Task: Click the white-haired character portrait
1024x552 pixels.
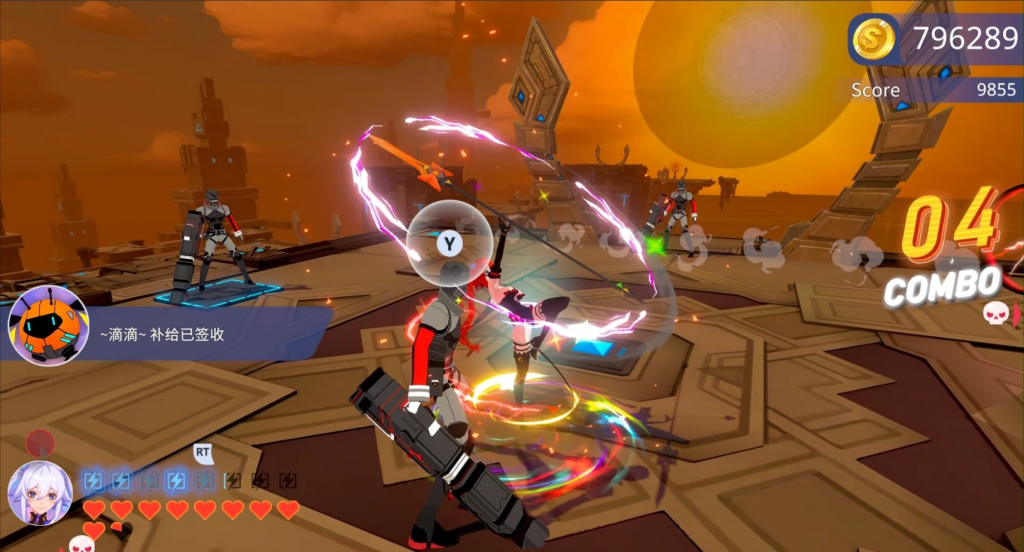Action: click(40, 493)
